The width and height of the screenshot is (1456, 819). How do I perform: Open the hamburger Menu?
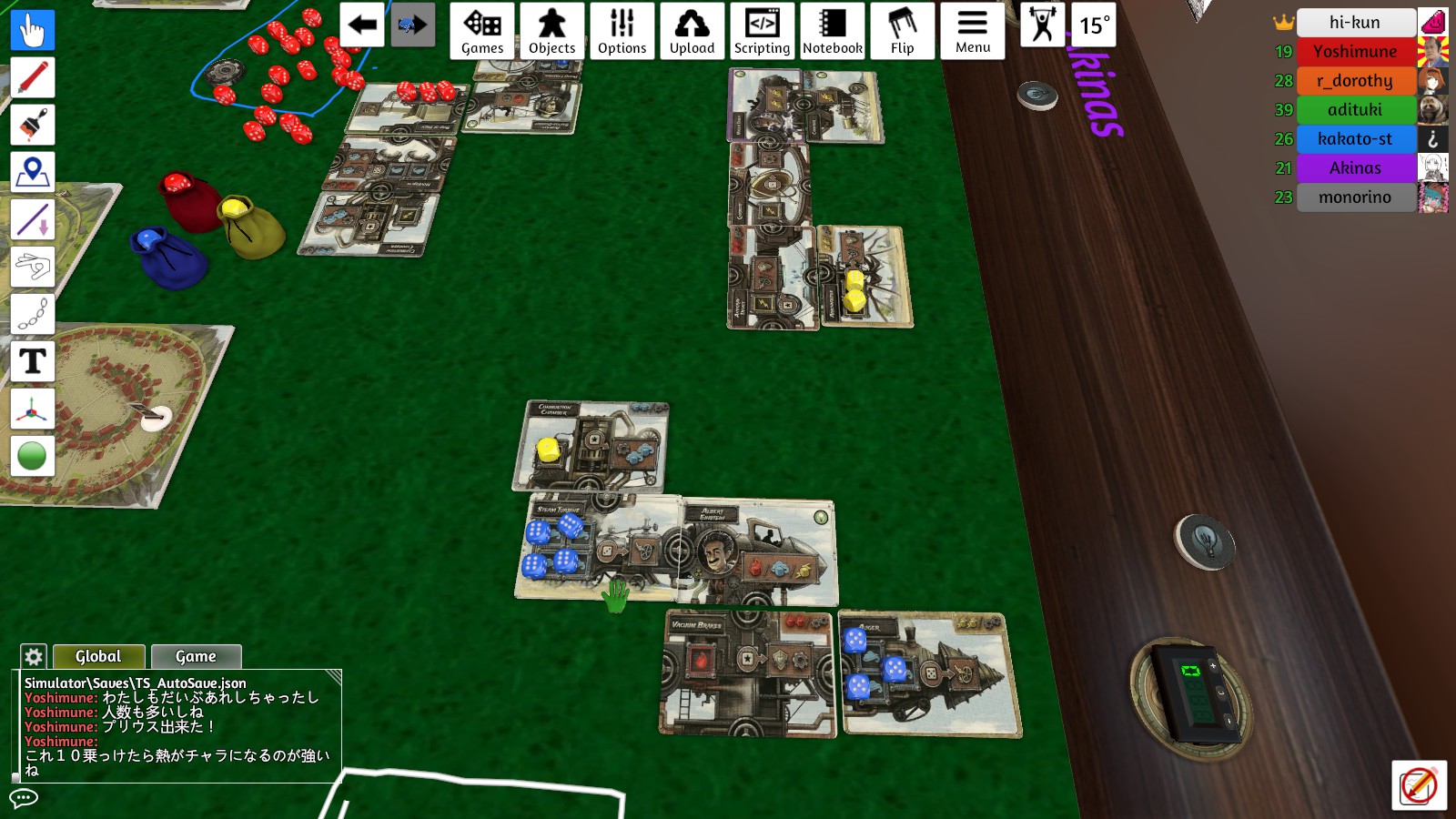(972, 30)
